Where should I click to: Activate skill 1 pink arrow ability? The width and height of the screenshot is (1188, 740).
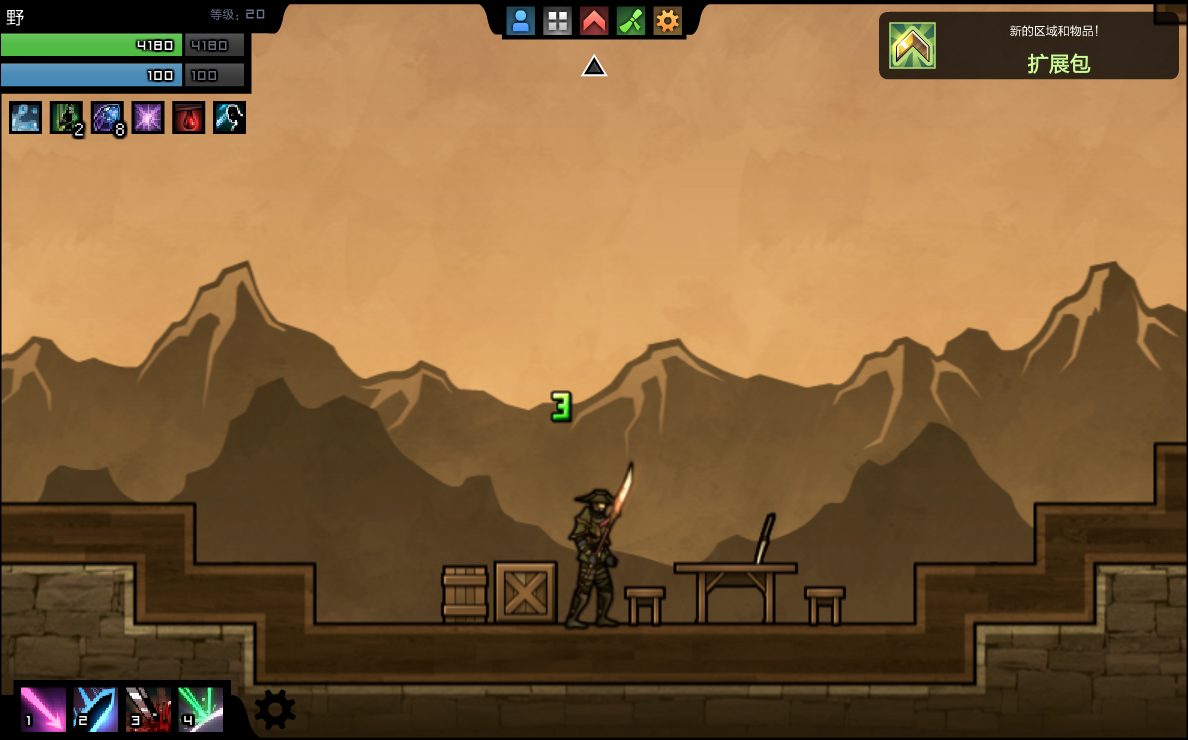(x=43, y=709)
